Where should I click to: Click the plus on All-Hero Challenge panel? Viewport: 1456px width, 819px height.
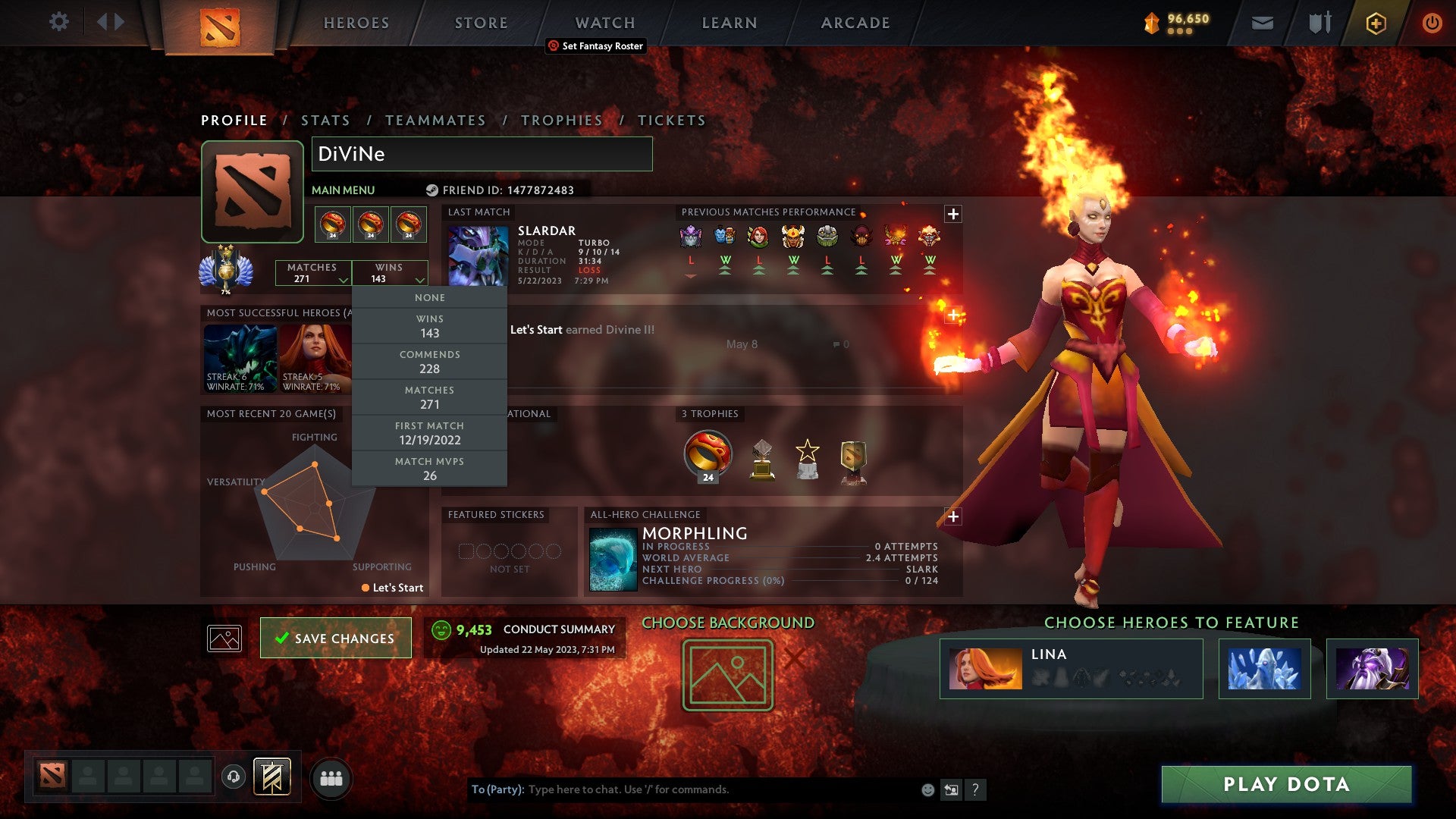953,516
